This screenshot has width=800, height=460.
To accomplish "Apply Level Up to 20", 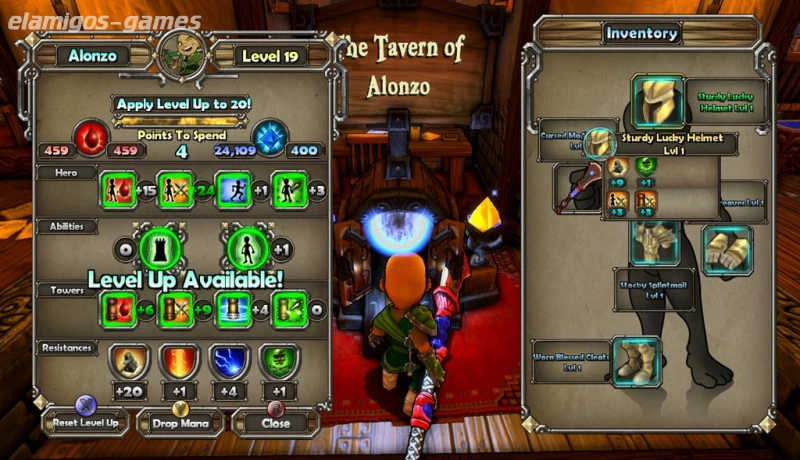I will [x=182, y=103].
